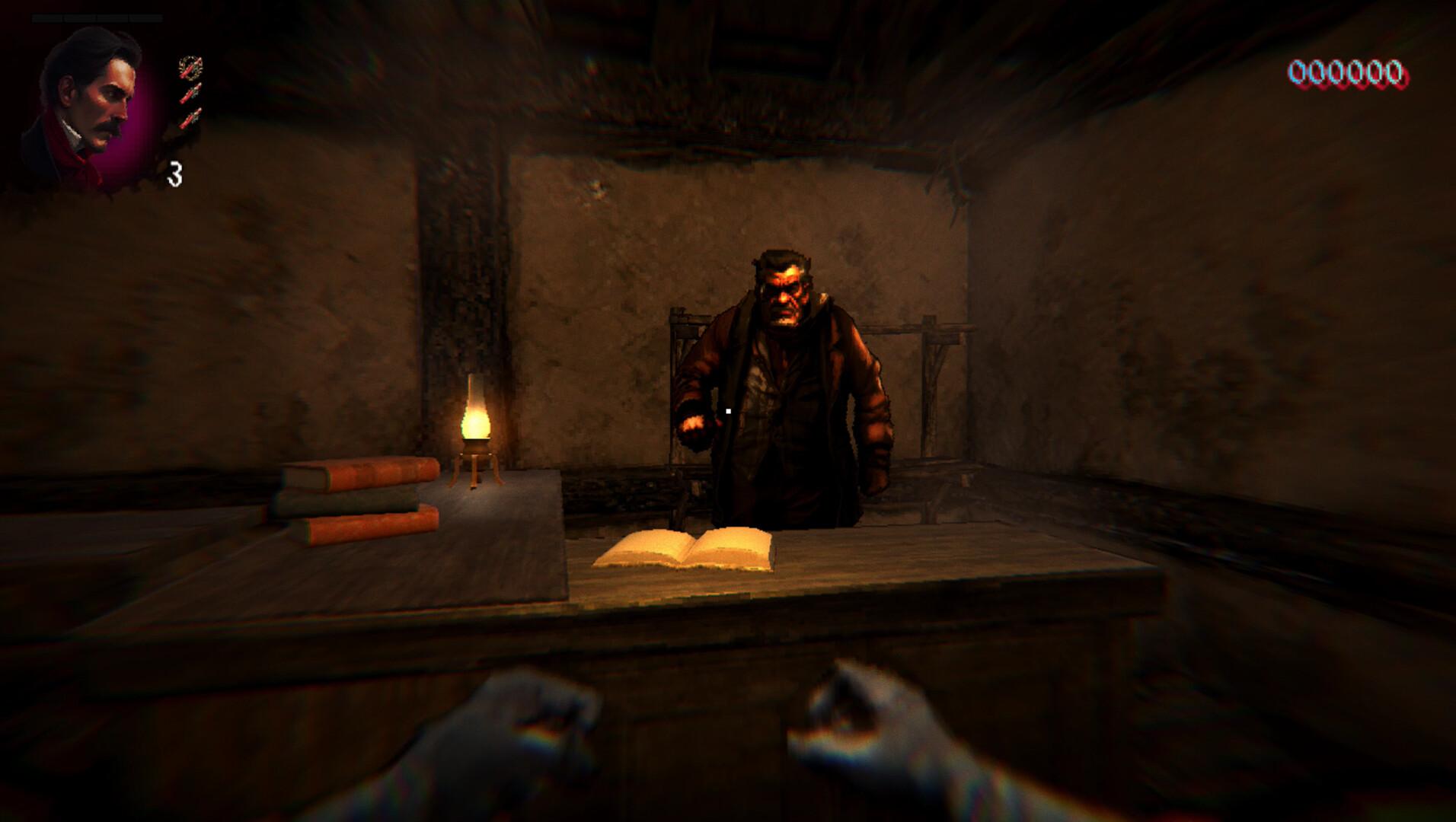Click the crosshair dot at screen center

(x=729, y=411)
